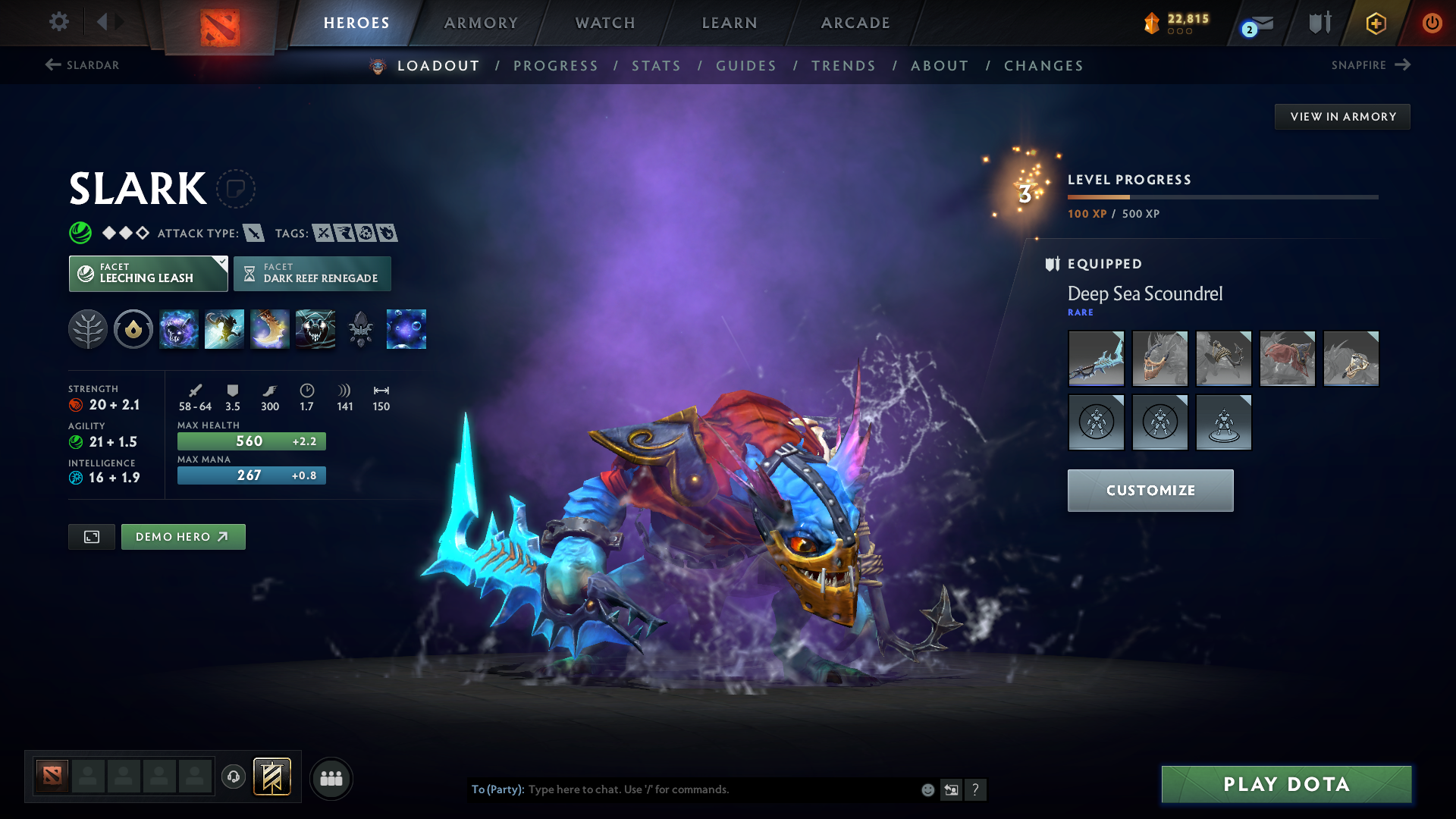This screenshot has width=1456, height=819.
Task: Select the Dark Reef Renegade facet
Action: coord(313,274)
